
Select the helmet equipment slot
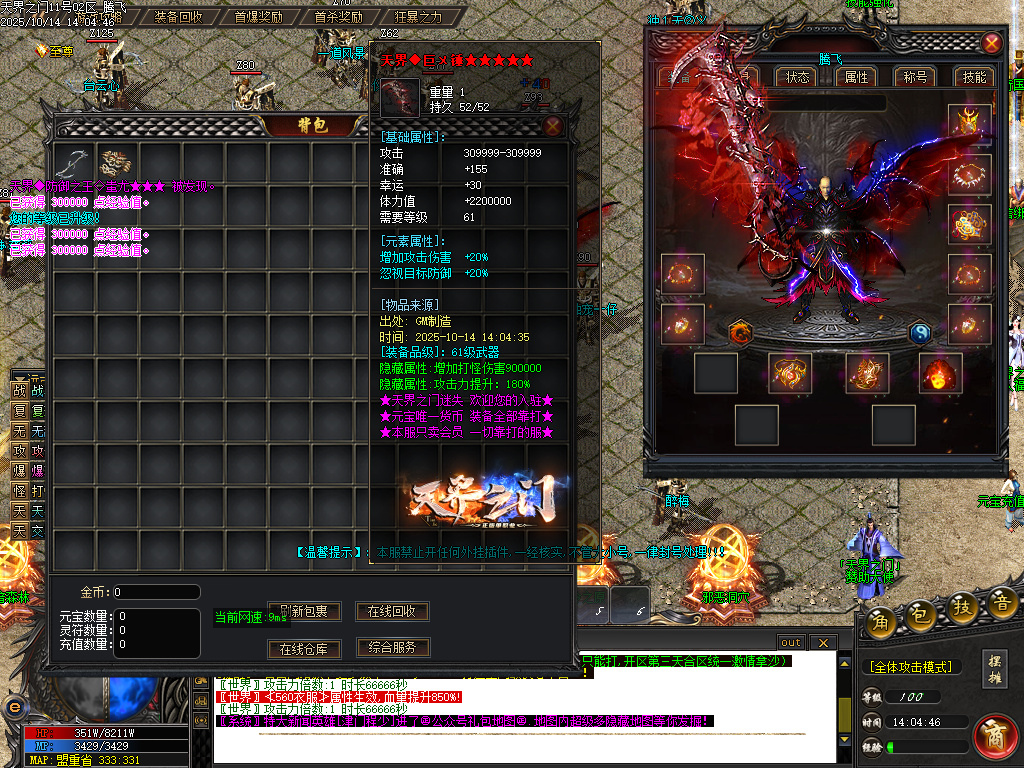coord(969,124)
